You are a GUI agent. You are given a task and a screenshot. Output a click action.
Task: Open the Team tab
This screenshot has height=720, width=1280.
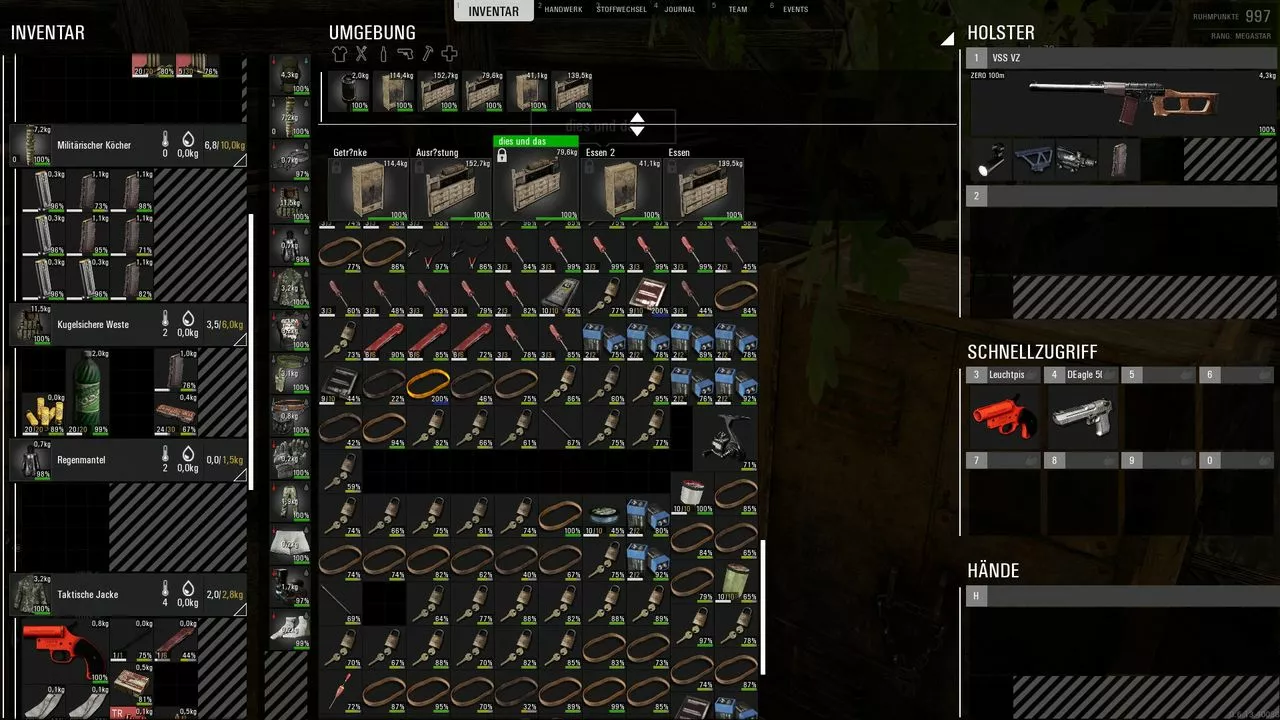(737, 10)
